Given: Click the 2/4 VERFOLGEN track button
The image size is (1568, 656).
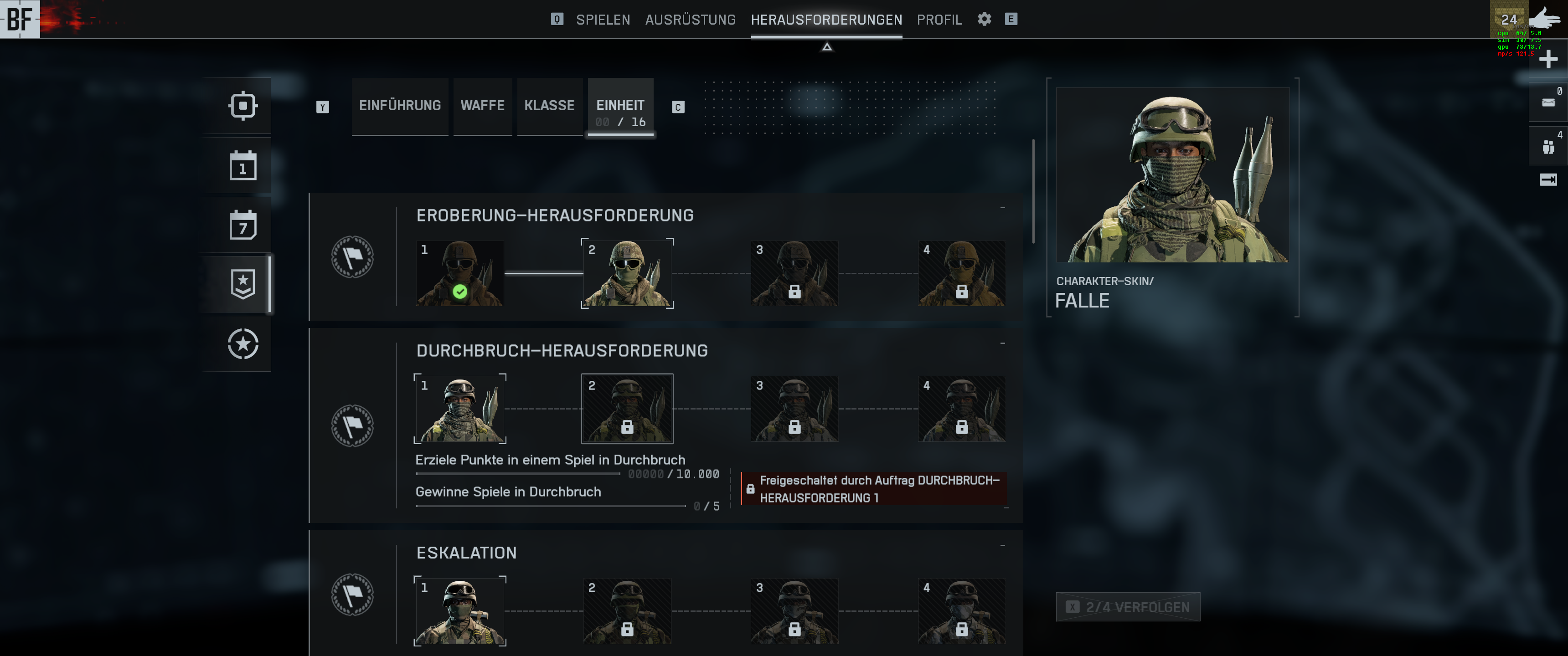Looking at the screenshot, I should click(1128, 607).
